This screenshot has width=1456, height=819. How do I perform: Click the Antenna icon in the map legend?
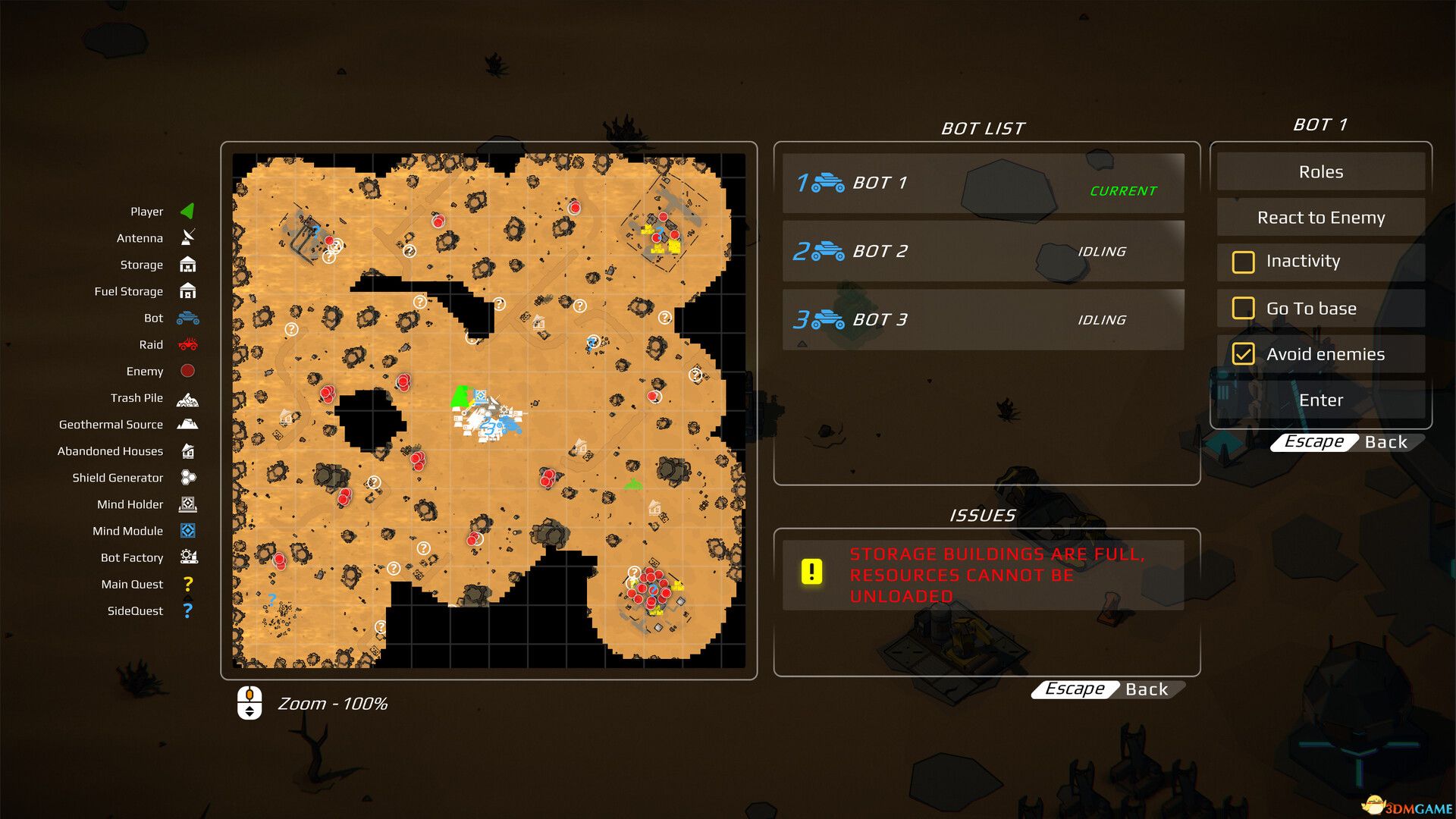tap(188, 238)
